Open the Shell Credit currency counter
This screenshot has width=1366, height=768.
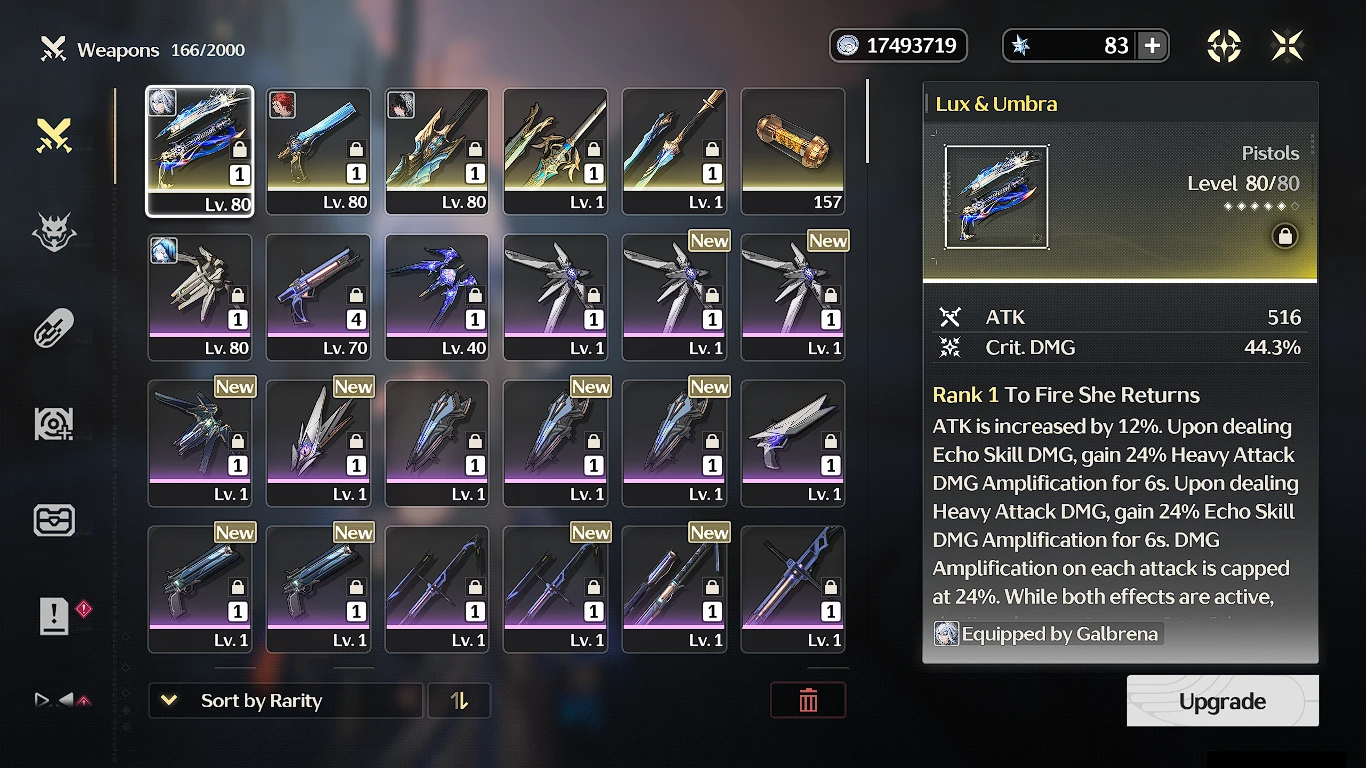coord(898,45)
